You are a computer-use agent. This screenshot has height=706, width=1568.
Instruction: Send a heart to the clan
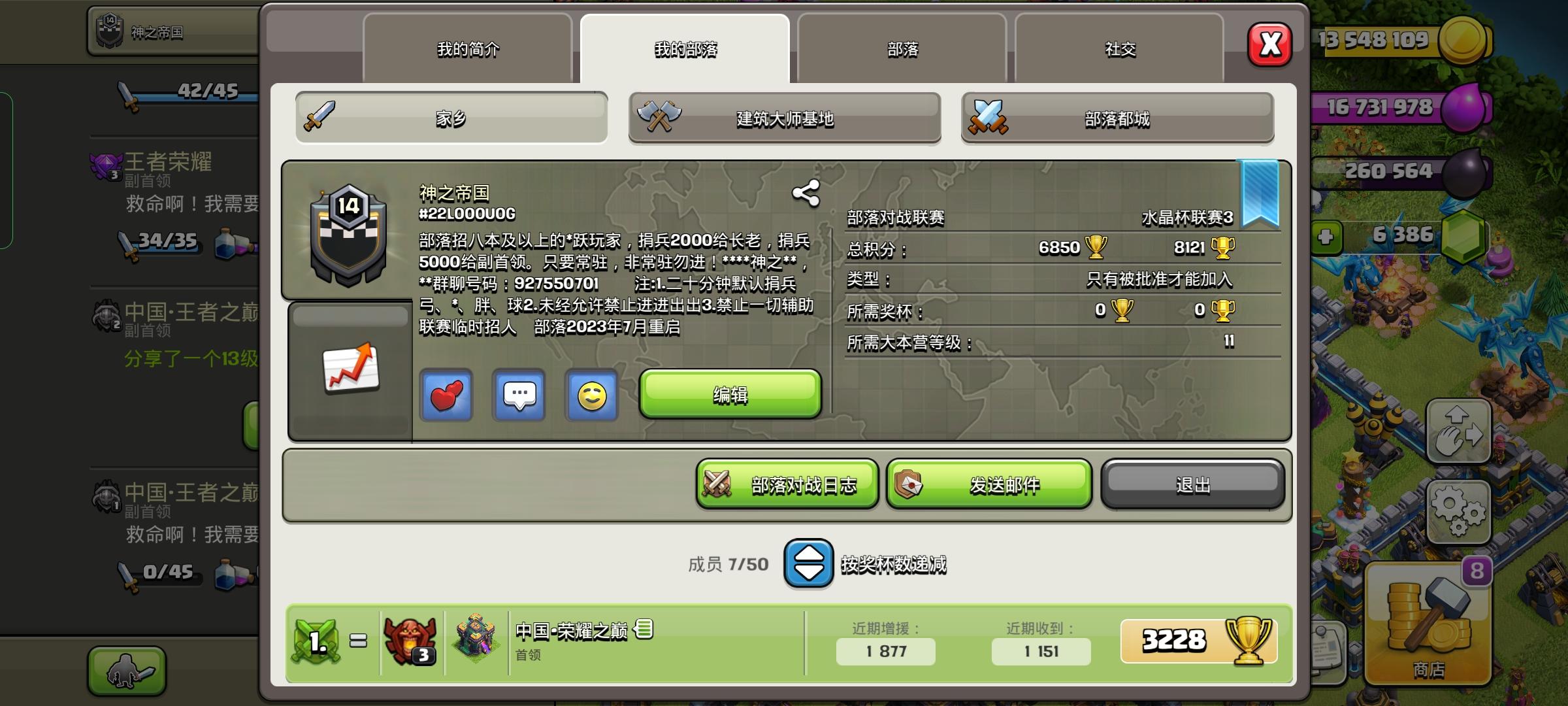[x=446, y=395]
